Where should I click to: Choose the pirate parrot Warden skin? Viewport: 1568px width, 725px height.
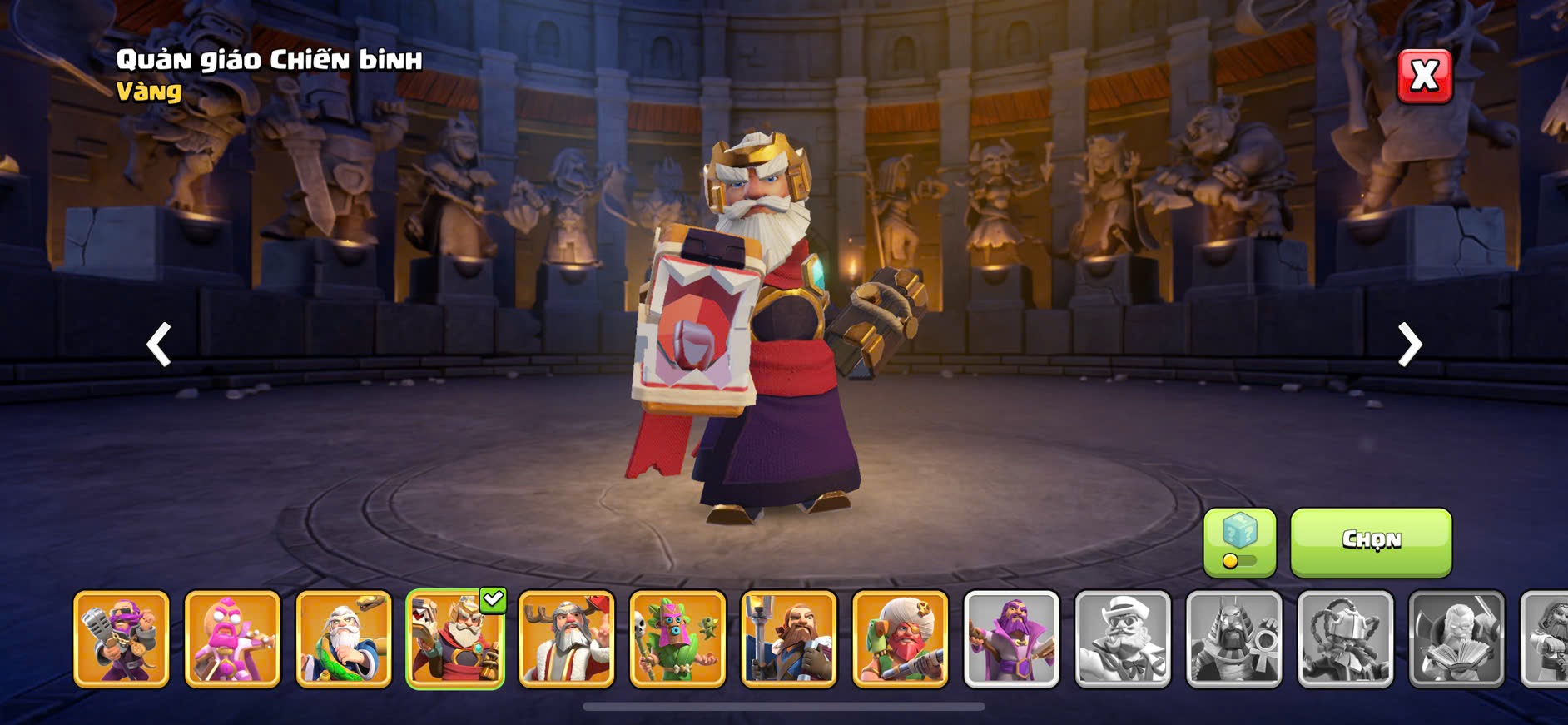coord(901,639)
